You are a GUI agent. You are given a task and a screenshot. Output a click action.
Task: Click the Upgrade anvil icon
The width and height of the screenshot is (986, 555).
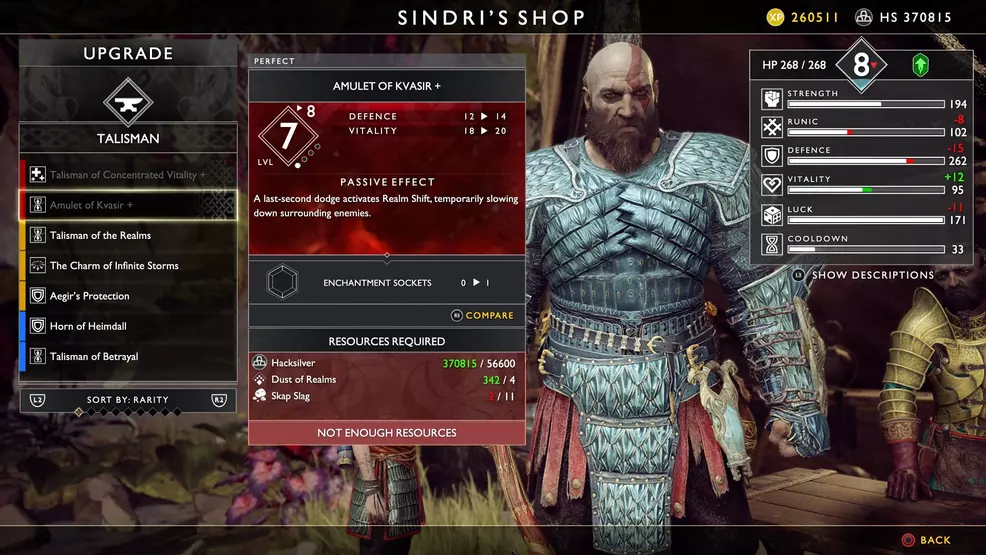click(128, 100)
